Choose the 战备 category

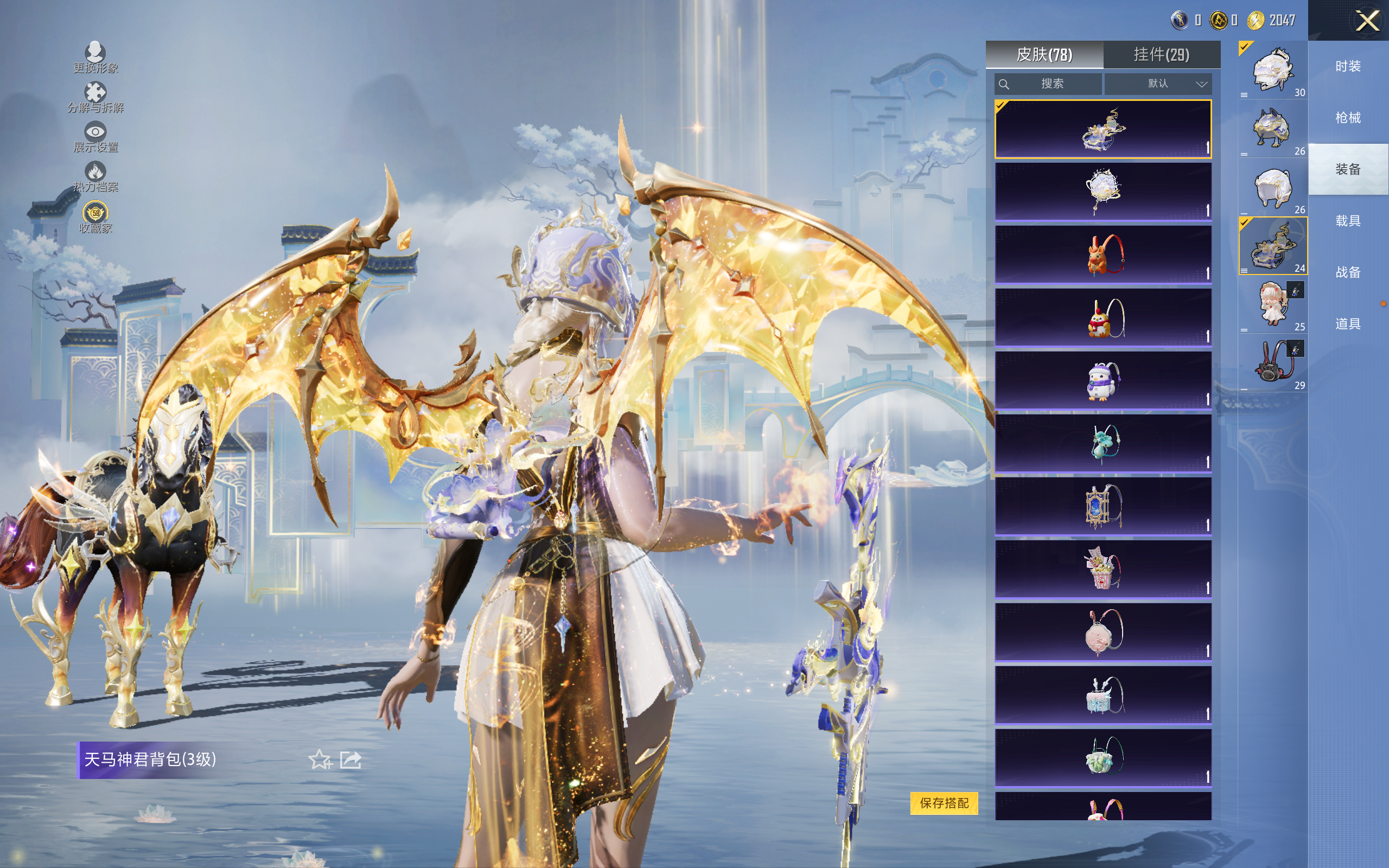pos(1348,272)
